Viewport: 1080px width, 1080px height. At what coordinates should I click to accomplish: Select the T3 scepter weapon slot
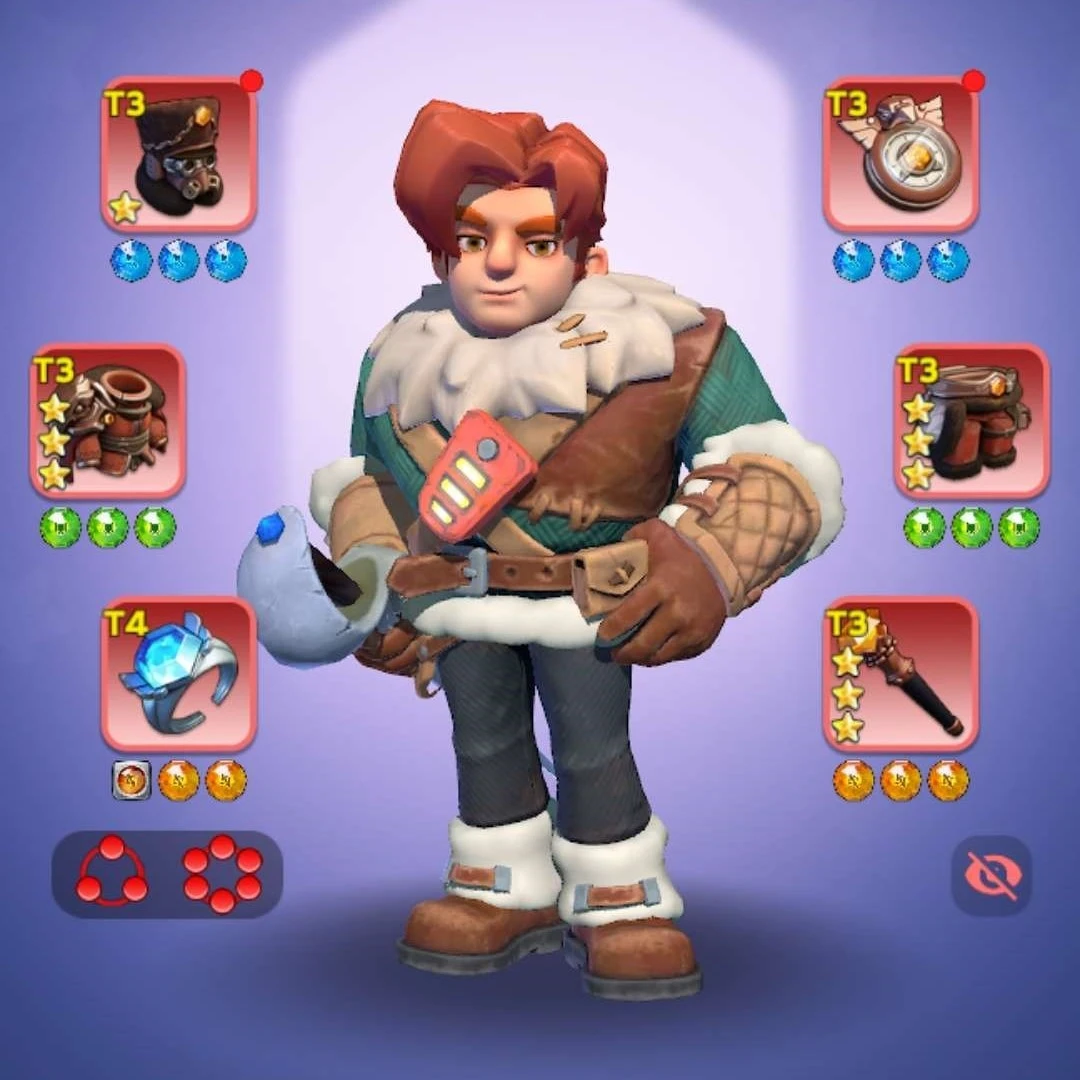tap(901, 674)
